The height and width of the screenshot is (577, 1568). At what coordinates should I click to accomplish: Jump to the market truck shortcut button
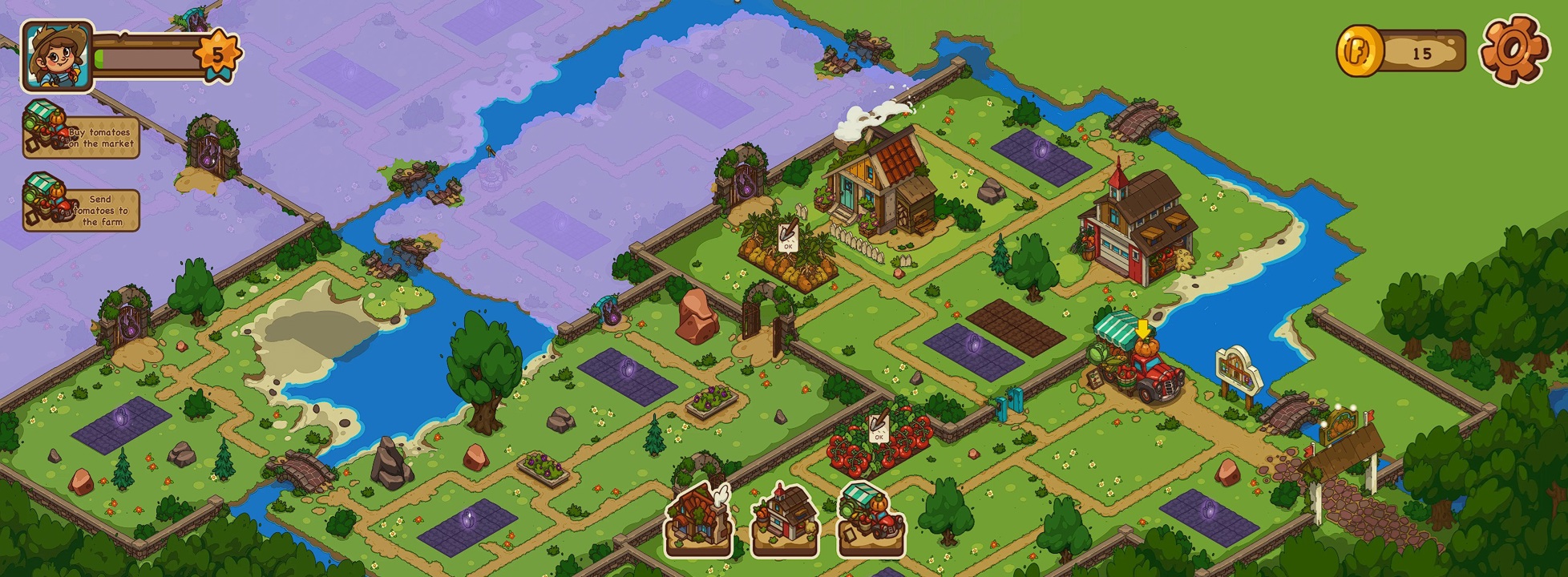(x=870, y=520)
